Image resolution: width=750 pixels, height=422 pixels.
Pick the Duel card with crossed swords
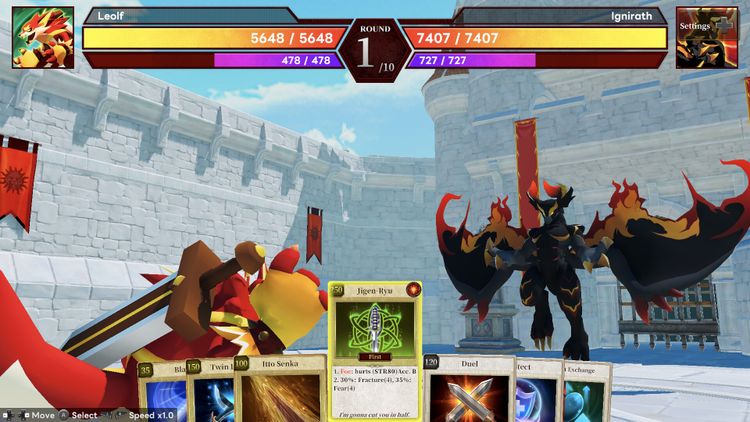[x=469, y=392]
